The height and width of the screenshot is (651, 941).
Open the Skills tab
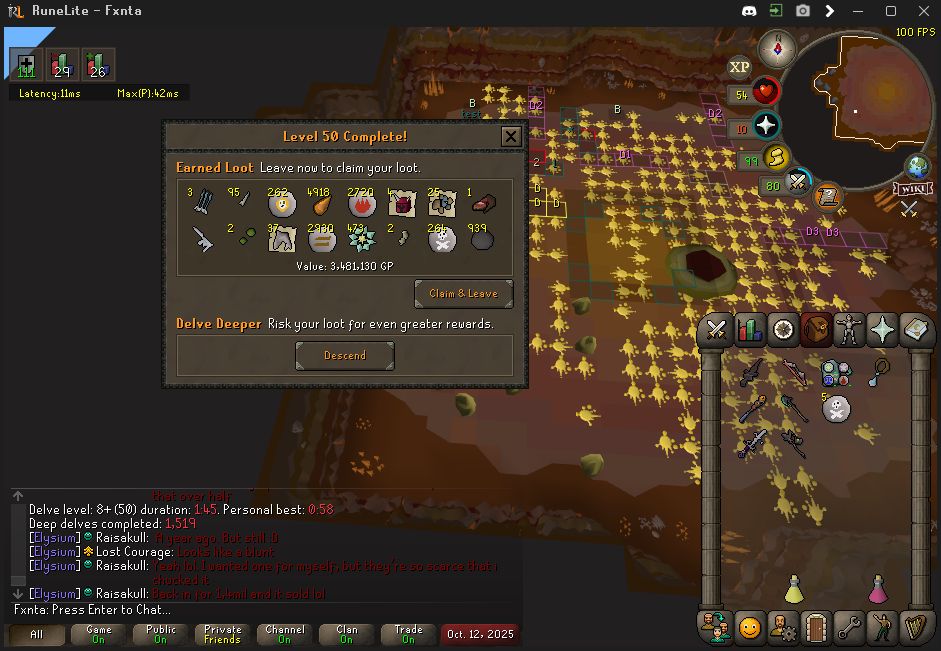point(749,330)
